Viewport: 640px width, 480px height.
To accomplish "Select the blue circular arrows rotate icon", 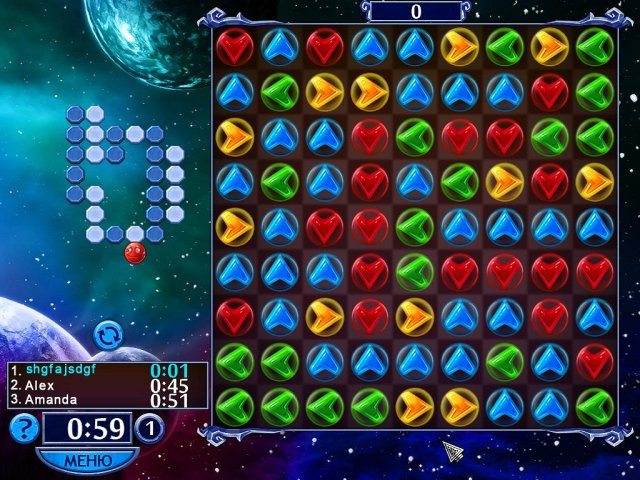I will (x=107, y=335).
